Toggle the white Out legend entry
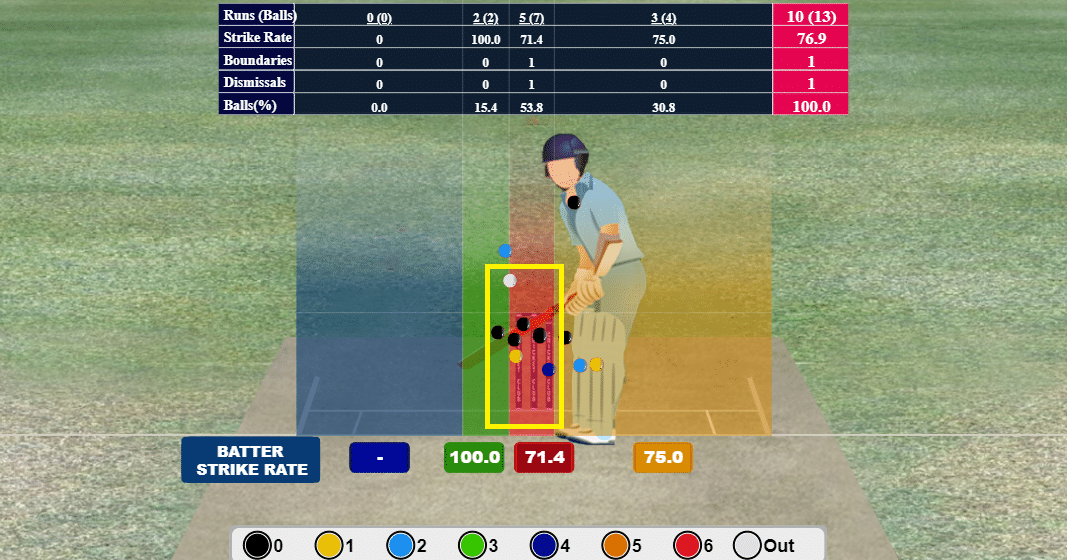The image size is (1067, 560). 764,545
